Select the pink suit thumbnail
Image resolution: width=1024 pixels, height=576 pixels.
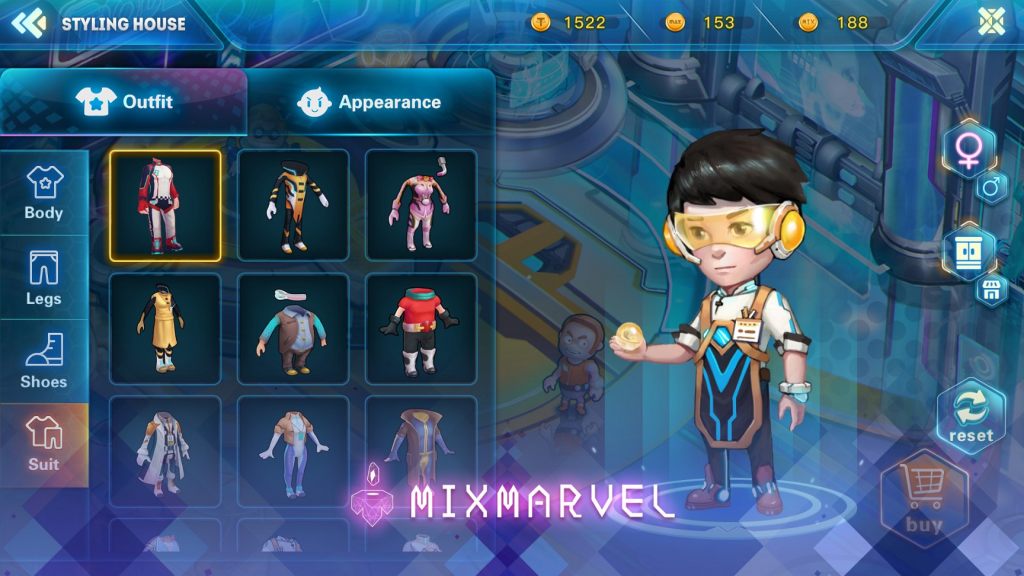(420, 205)
